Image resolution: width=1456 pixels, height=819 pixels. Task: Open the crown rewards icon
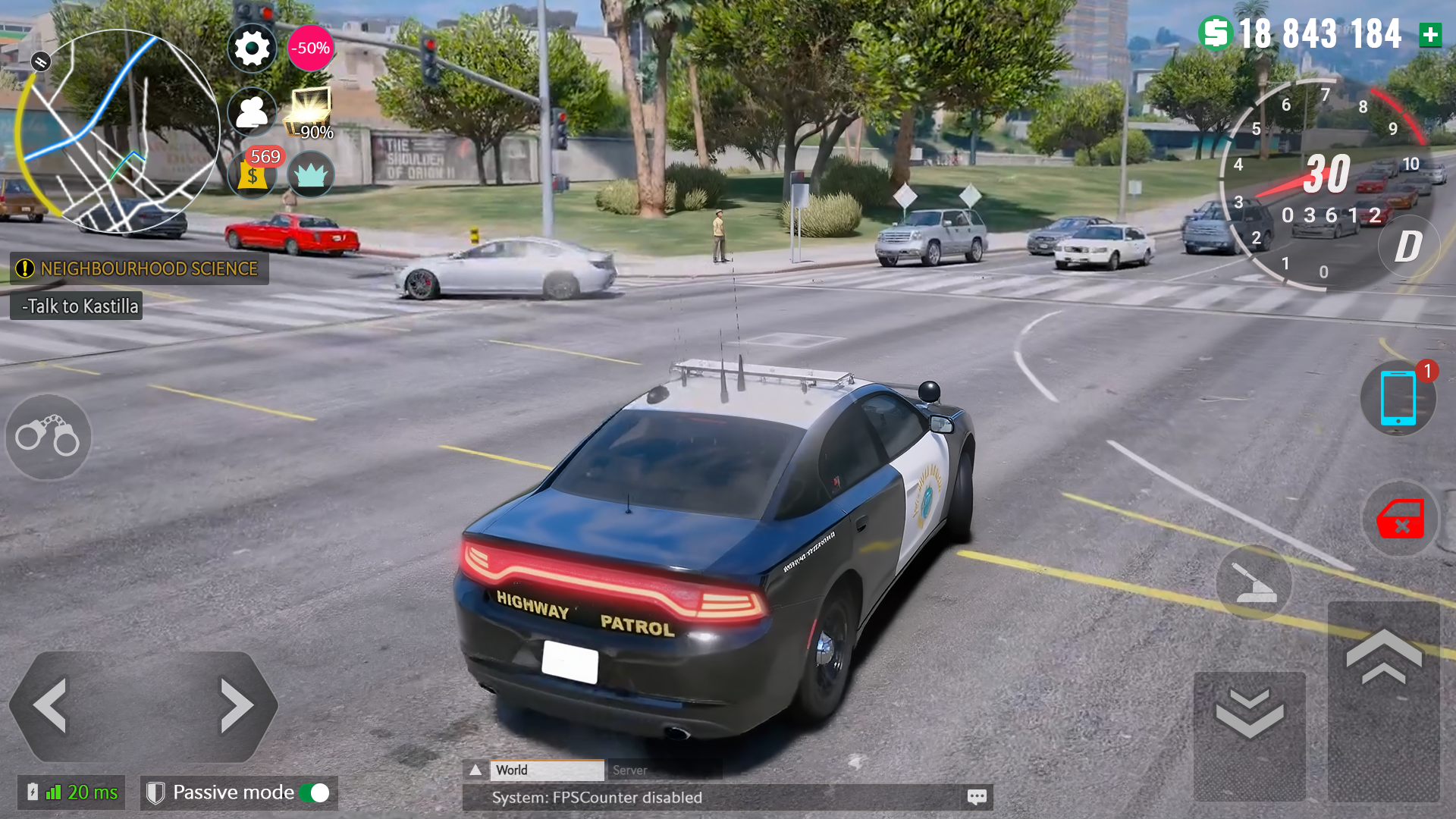(x=311, y=174)
